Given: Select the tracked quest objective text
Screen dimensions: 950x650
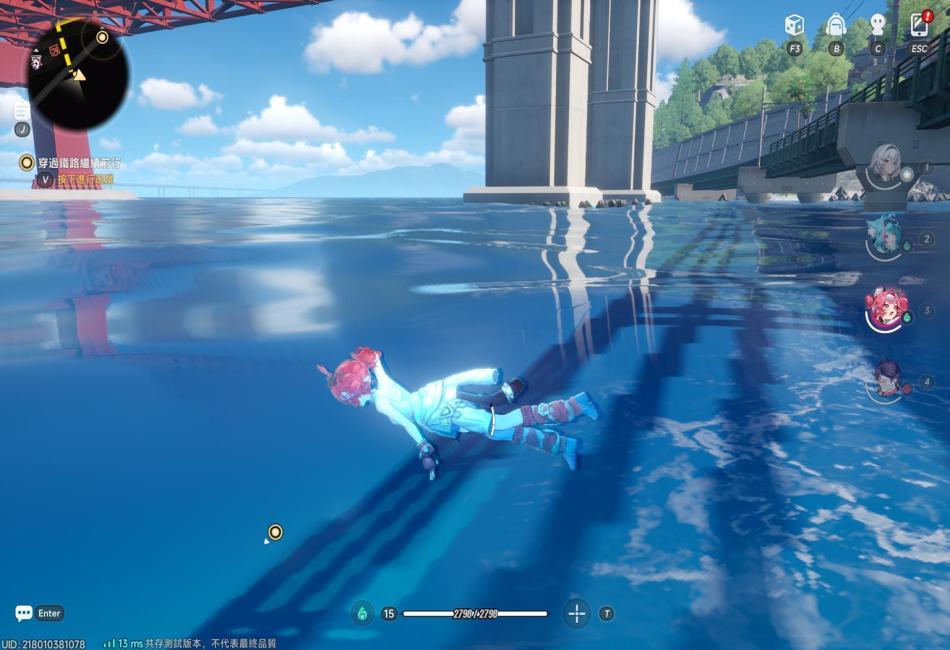Looking at the screenshot, I should [78, 162].
